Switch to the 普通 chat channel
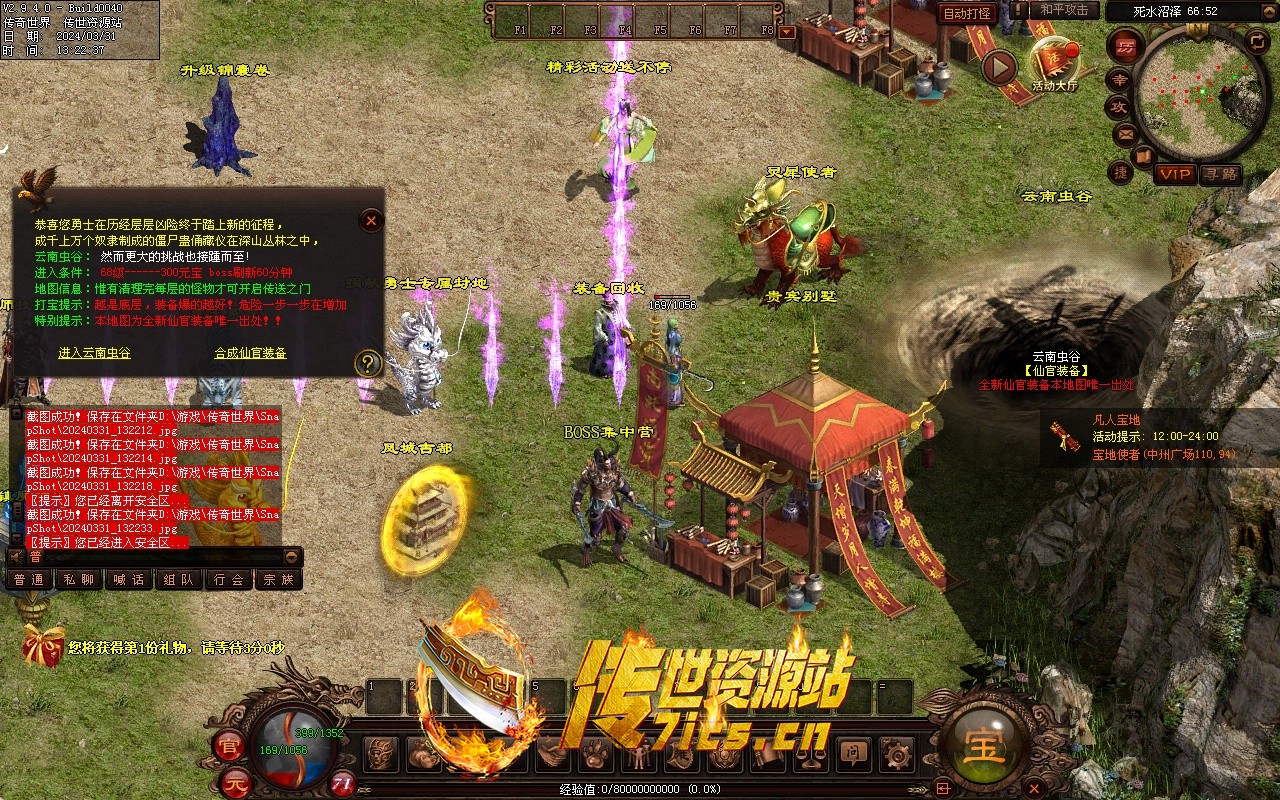The image size is (1280, 800). point(27,579)
